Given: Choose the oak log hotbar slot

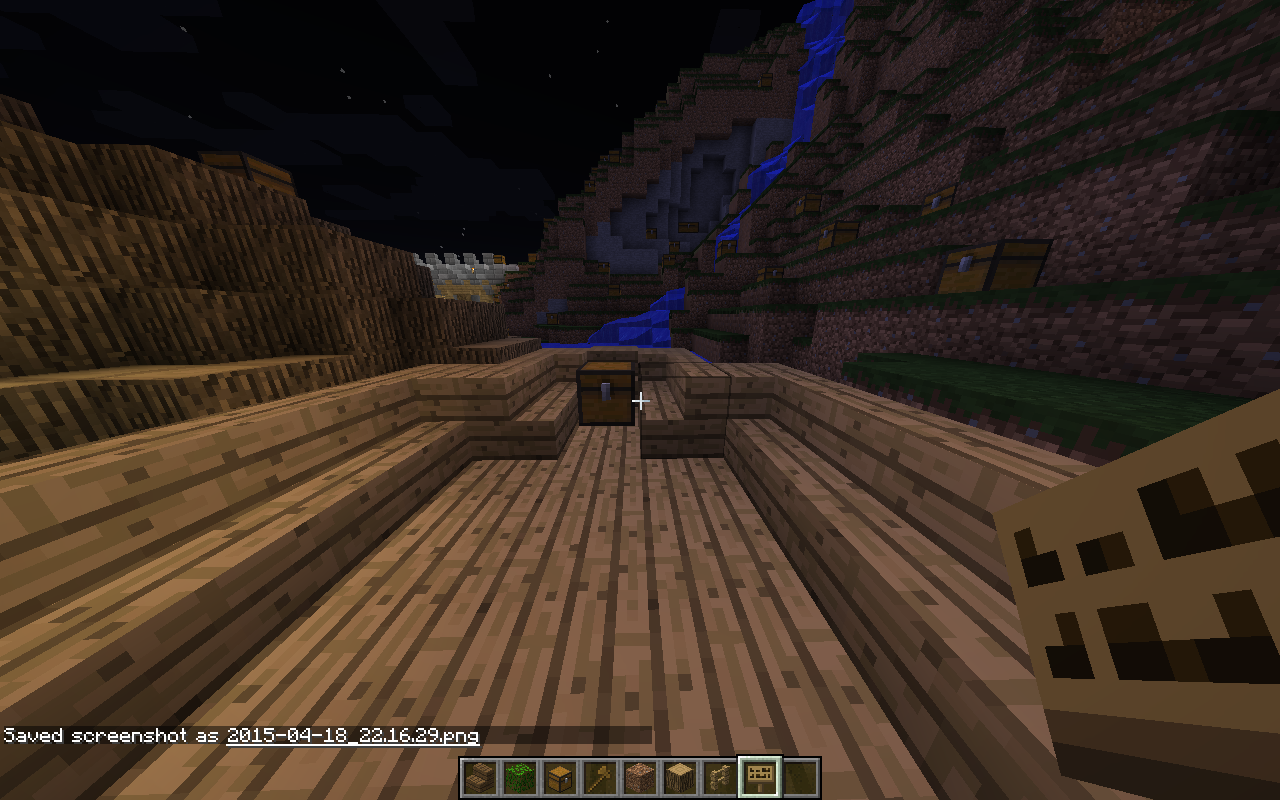Looking at the screenshot, I should tap(679, 777).
